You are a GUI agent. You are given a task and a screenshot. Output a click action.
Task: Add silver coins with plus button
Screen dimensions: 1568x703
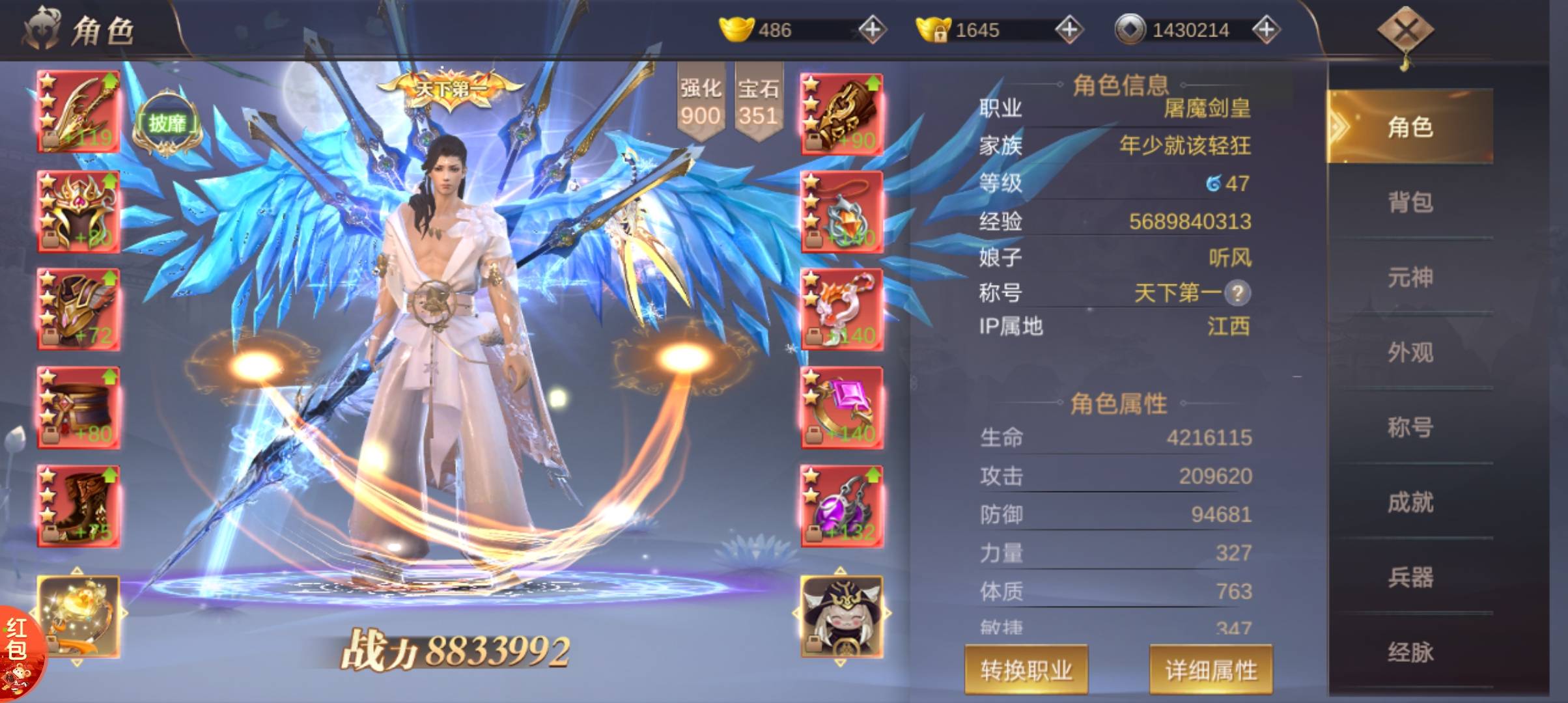1266,30
